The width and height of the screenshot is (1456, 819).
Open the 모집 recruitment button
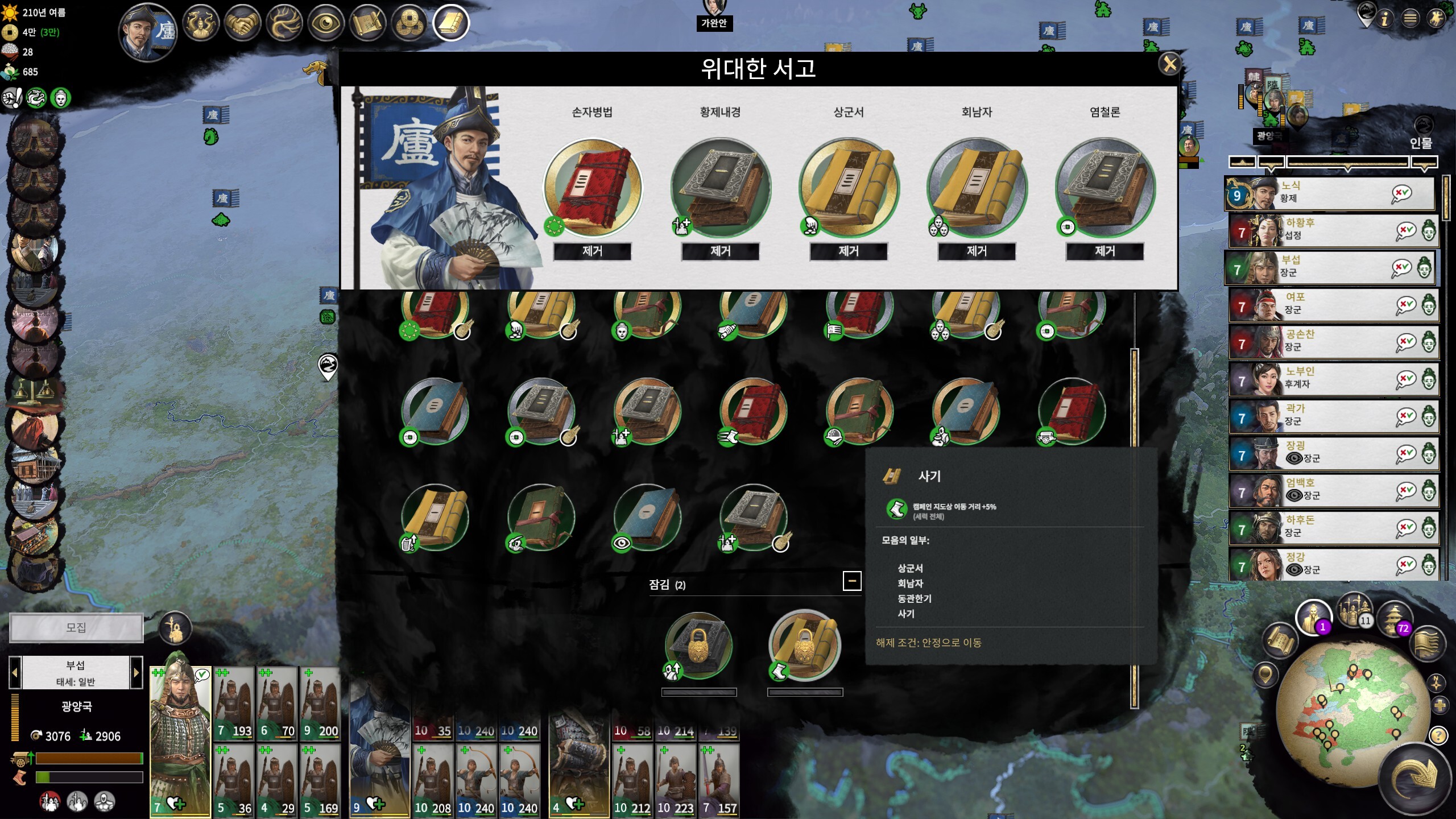(76, 627)
